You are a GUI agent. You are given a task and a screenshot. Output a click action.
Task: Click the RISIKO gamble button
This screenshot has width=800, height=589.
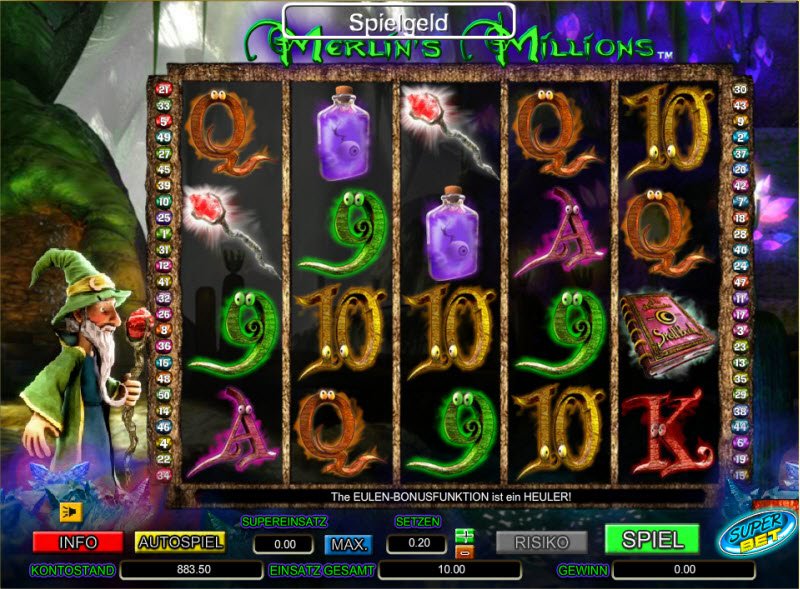(542, 542)
